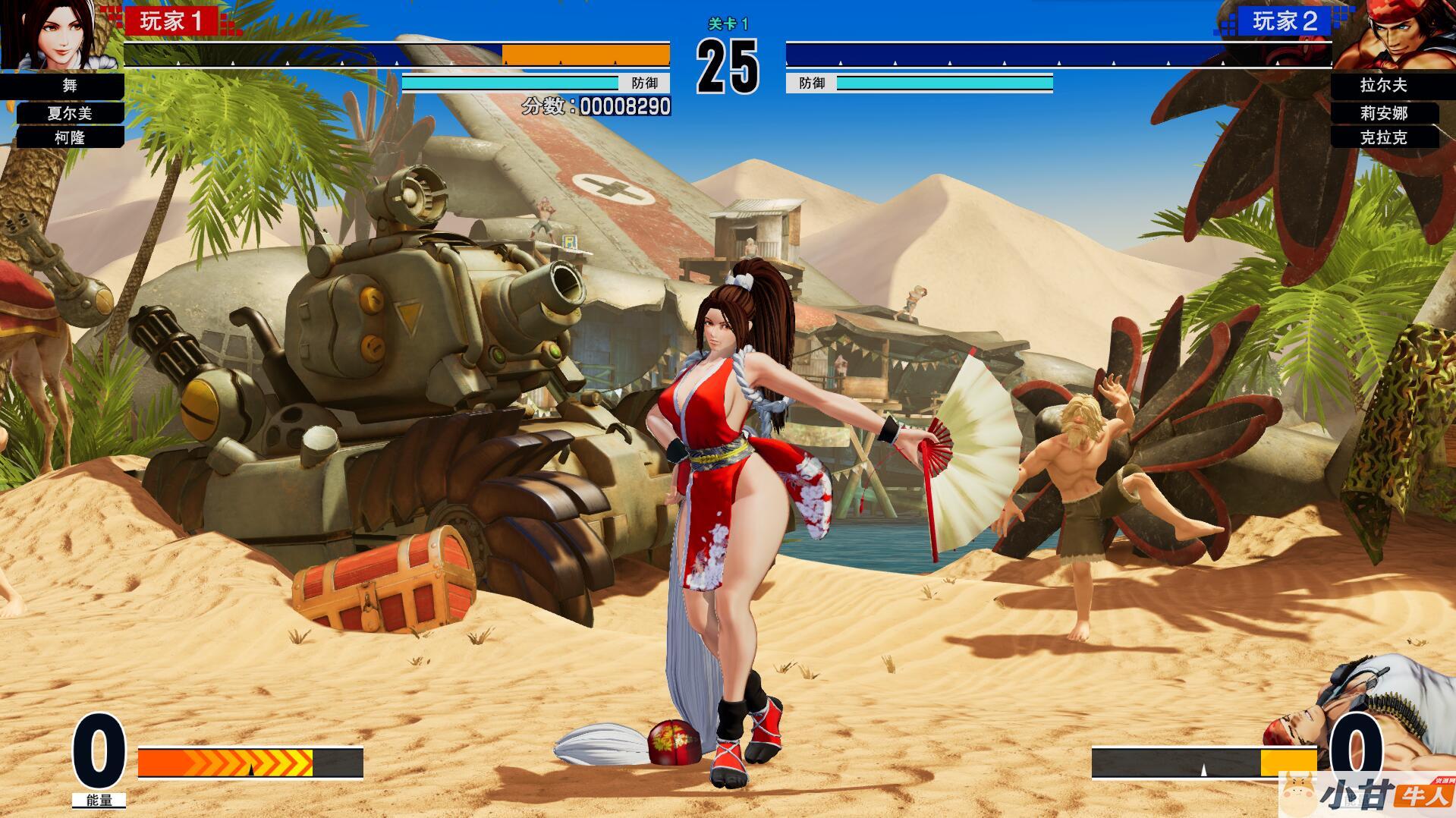Screen dimensions: 1456x818
Task: Select 夏尔美 in player 1's team list
Action: pyautogui.click(x=70, y=113)
